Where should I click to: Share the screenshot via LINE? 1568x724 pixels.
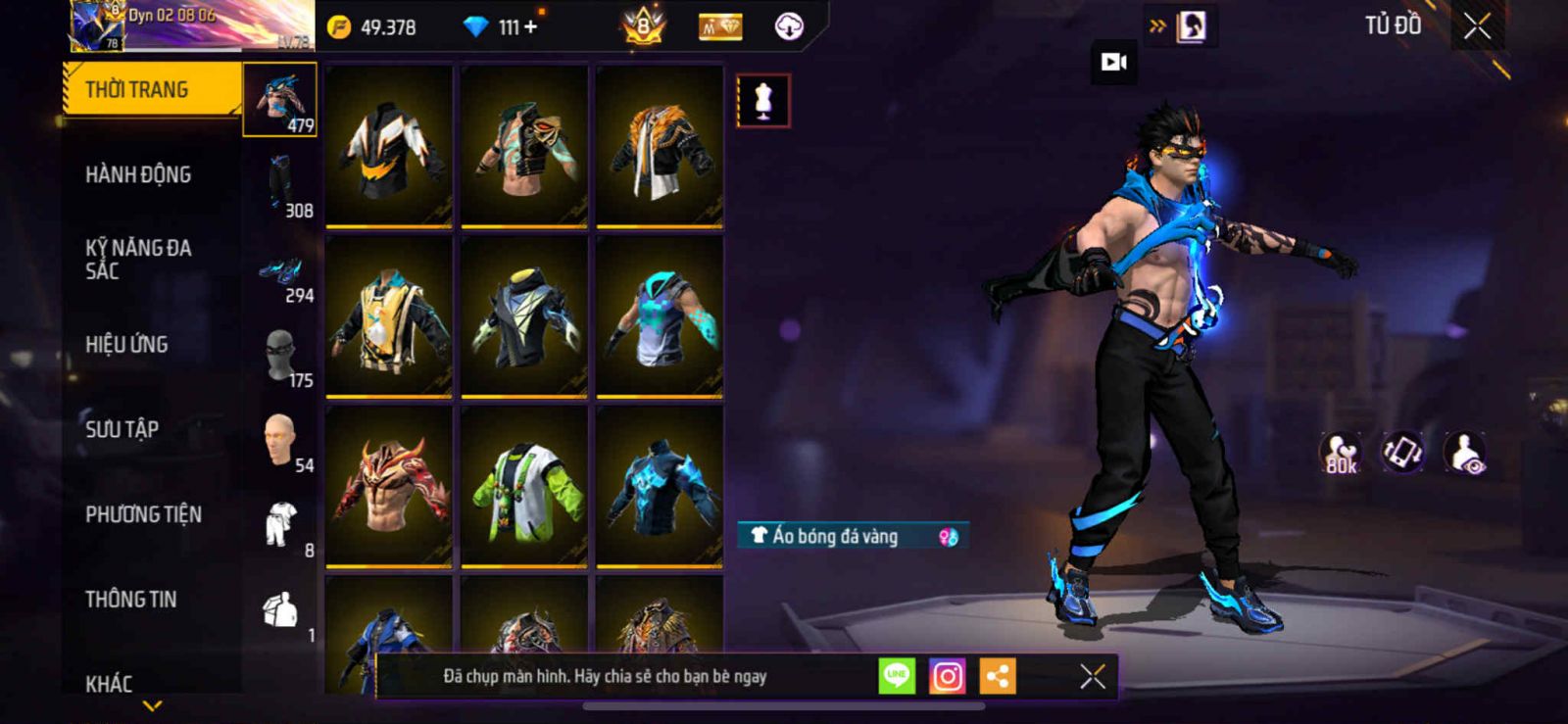[x=896, y=676]
